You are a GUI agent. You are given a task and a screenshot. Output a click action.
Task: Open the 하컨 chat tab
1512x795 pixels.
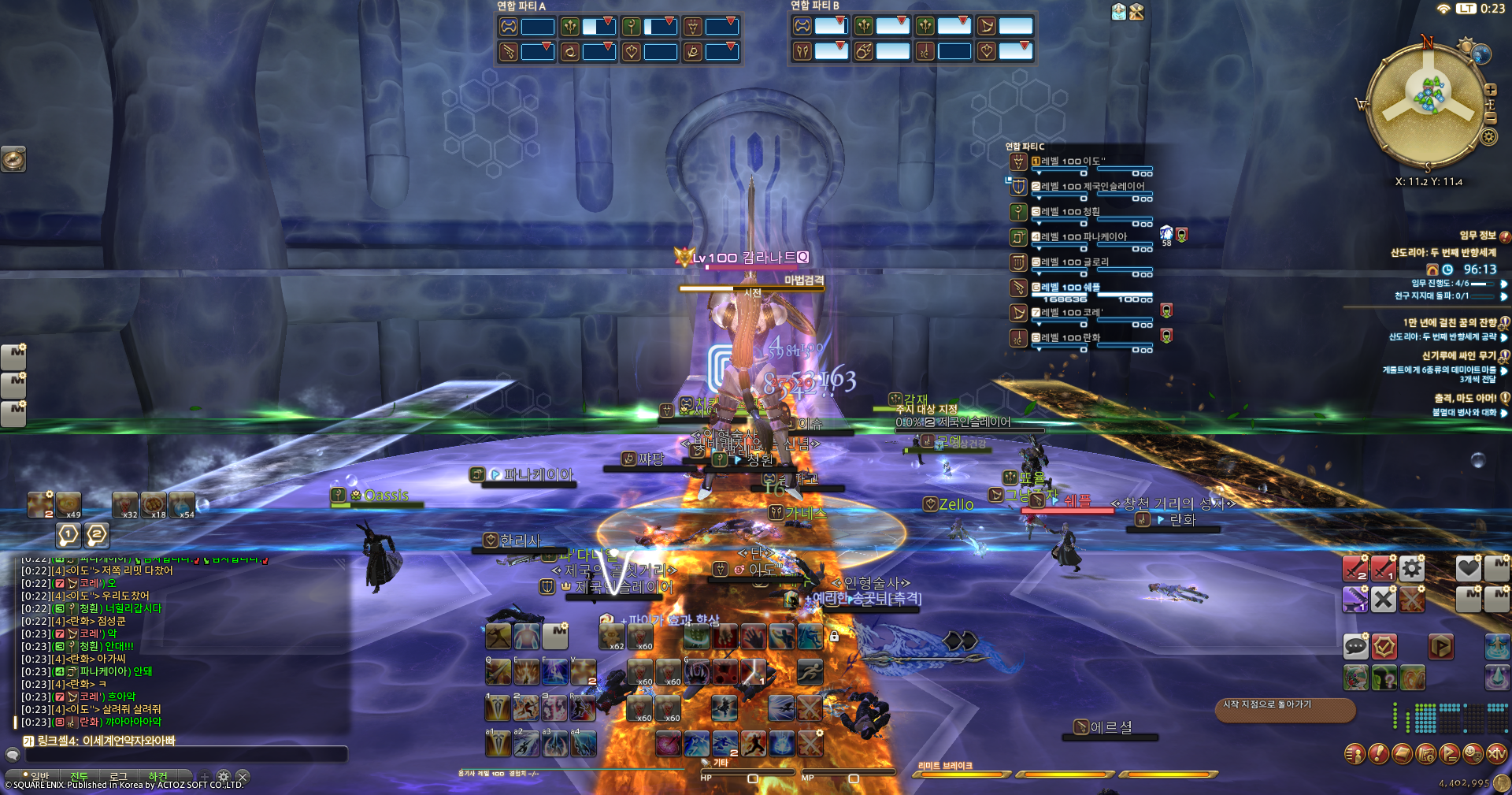click(158, 777)
